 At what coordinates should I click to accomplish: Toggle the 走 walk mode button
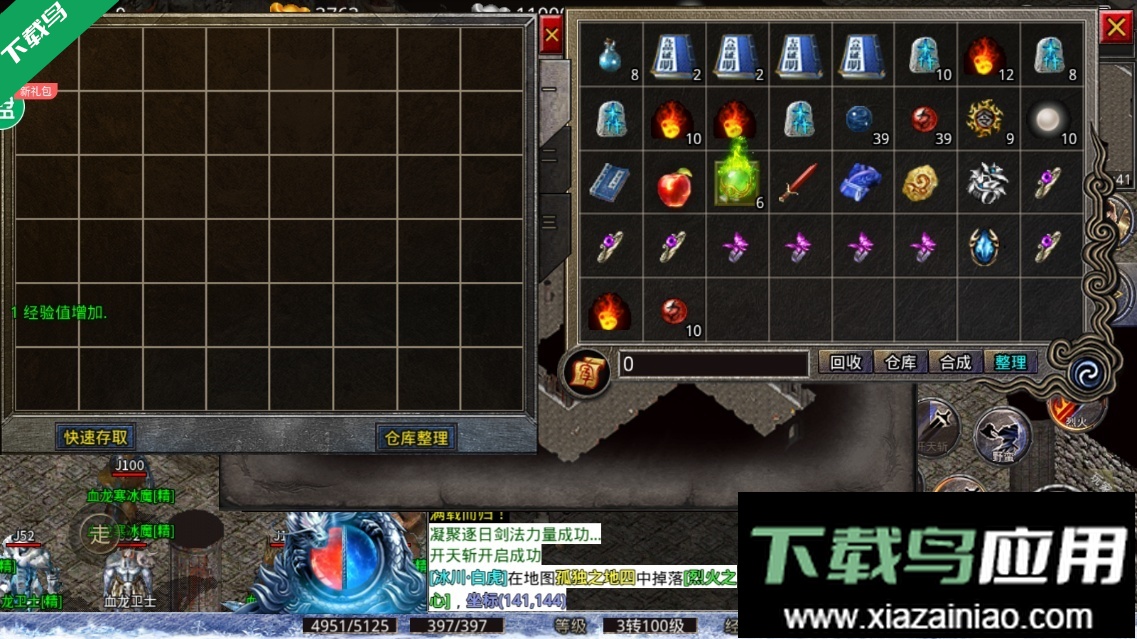100,533
